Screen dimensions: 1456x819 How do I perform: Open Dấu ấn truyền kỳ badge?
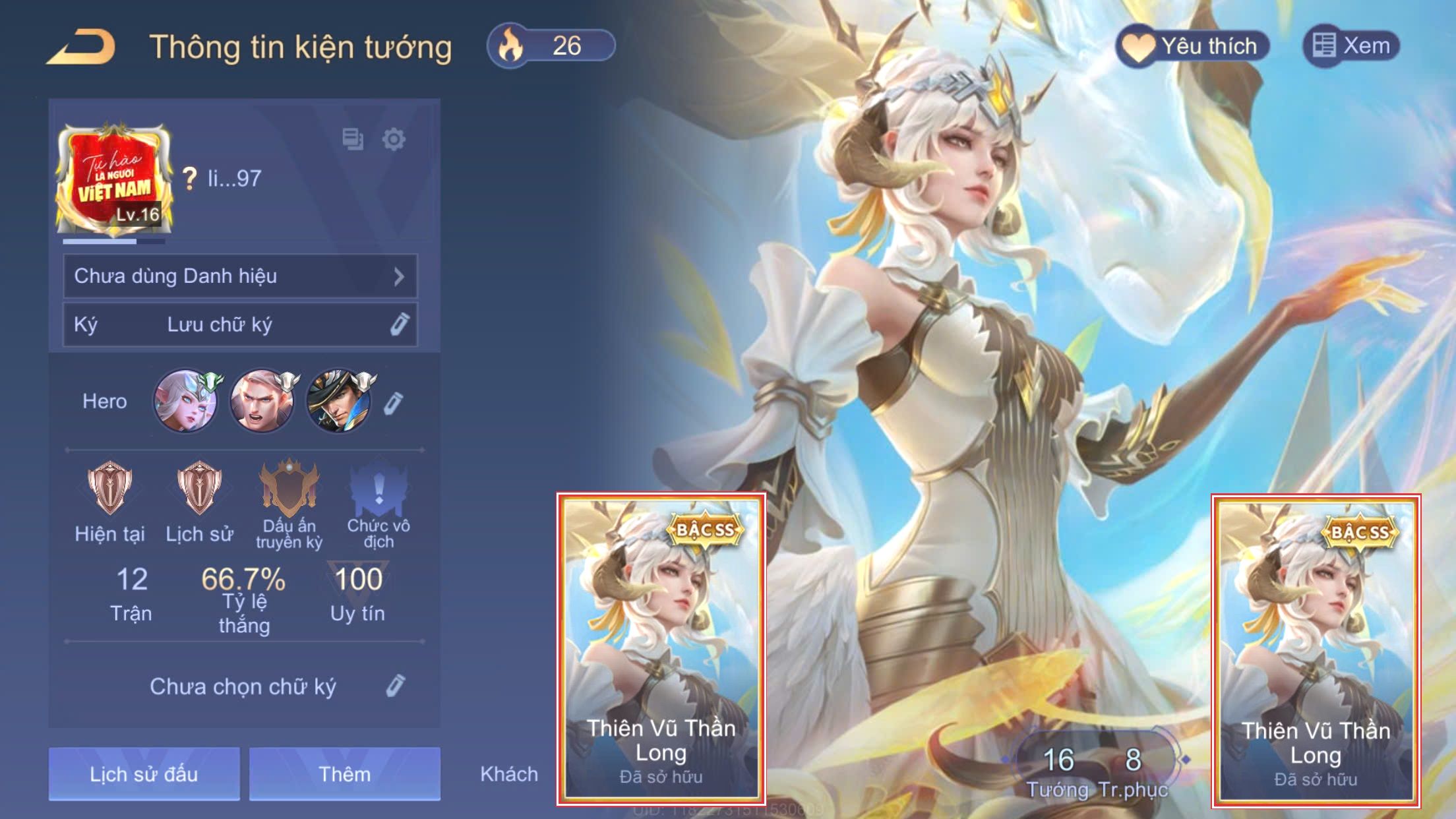pyautogui.click(x=289, y=489)
